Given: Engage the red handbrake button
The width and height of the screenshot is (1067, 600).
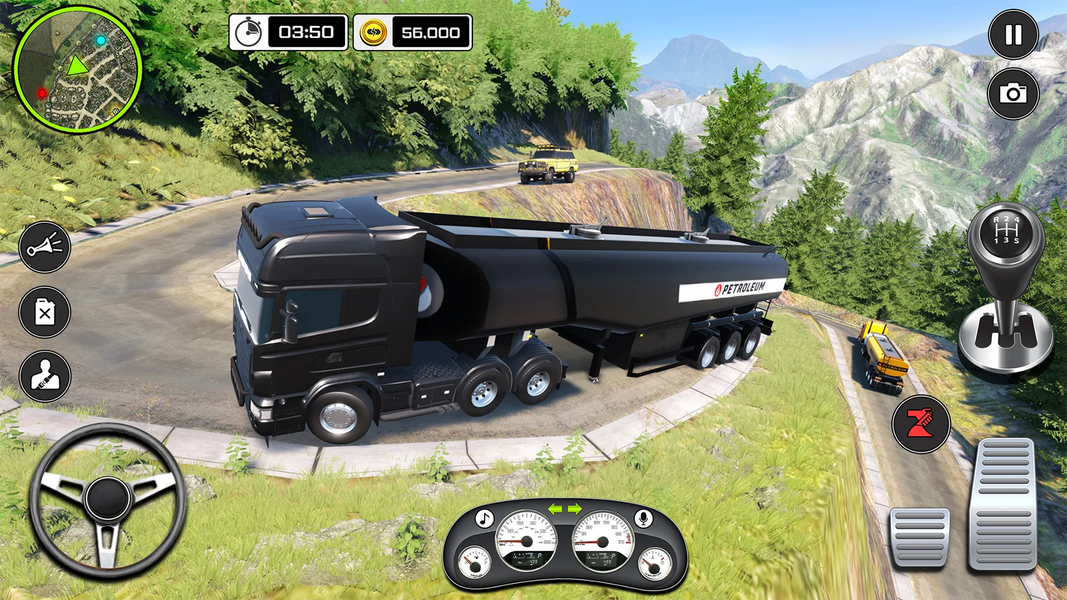Looking at the screenshot, I should pos(921,424).
